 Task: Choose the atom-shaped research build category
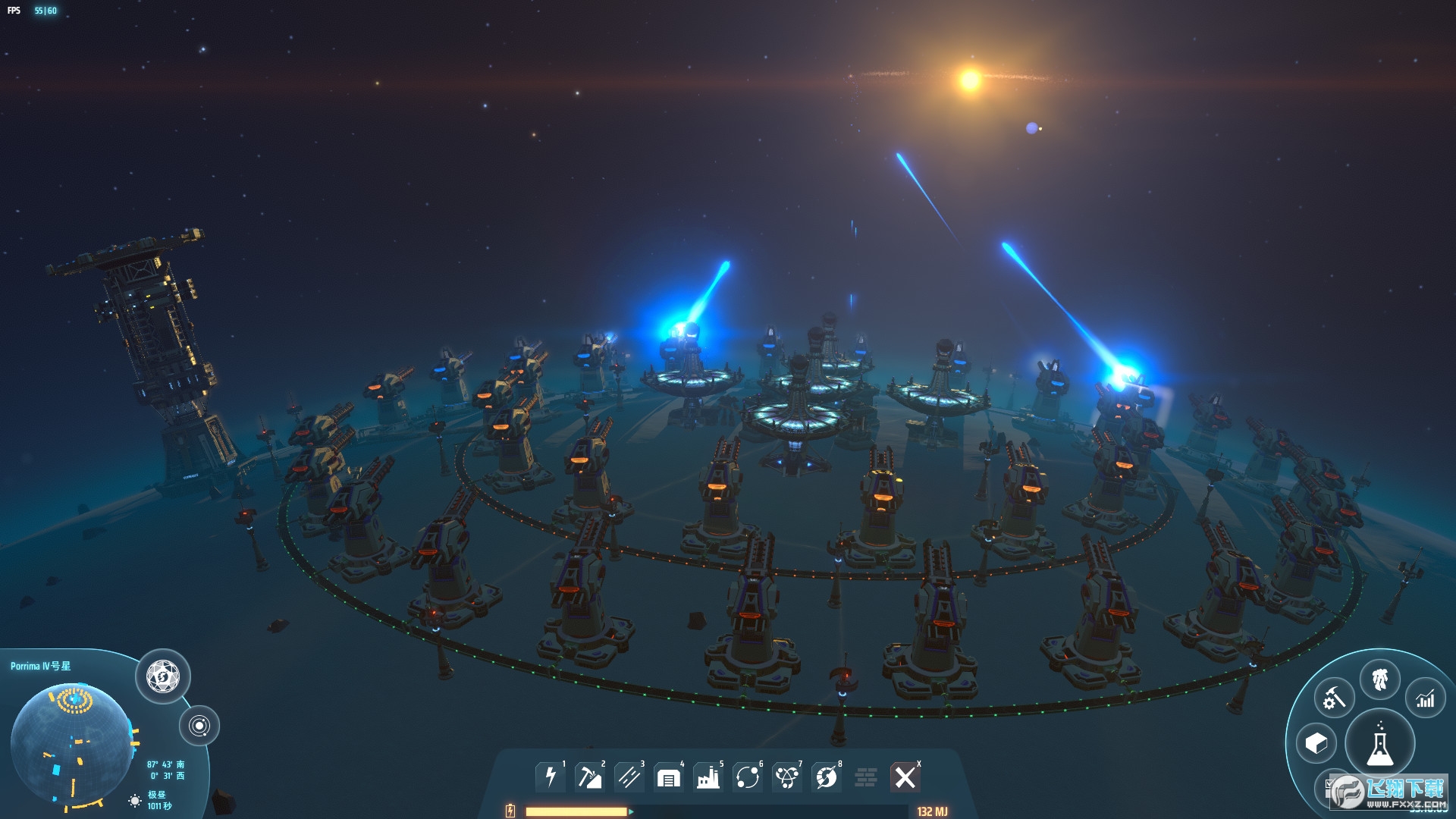[786, 777]
